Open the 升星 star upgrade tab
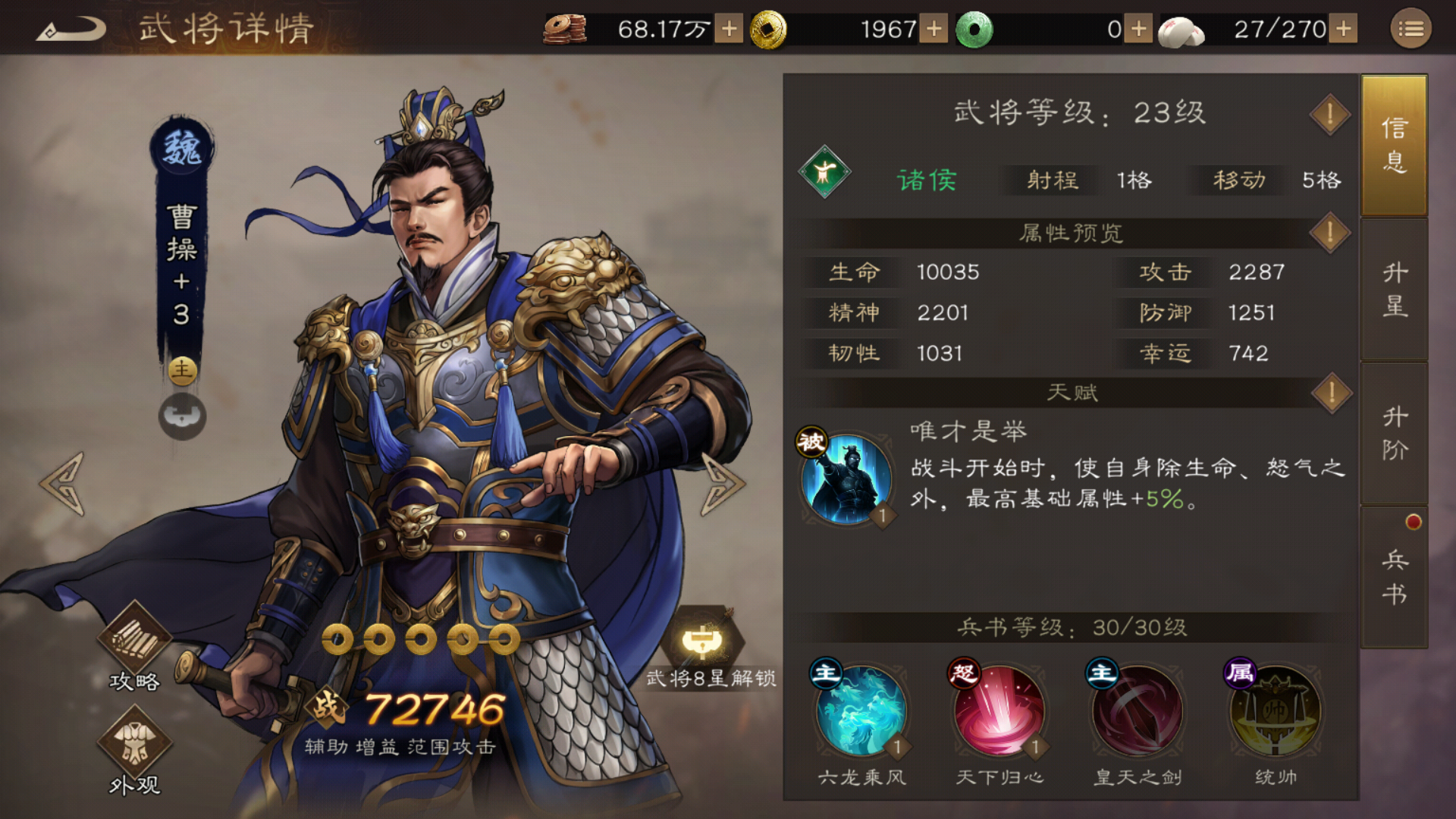Screen dimensions: 1456x819 (1394, 289)
